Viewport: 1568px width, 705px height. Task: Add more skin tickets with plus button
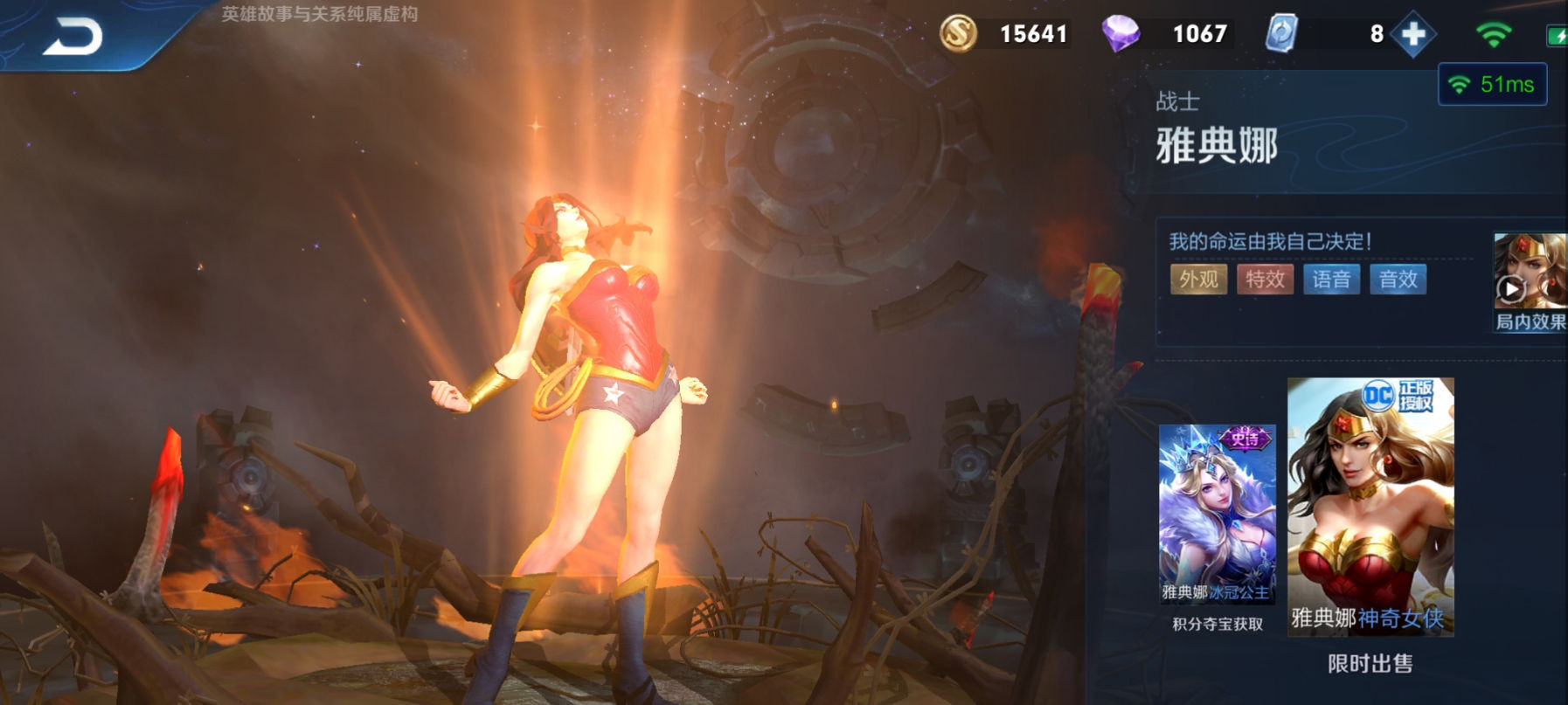(1413, 35)
